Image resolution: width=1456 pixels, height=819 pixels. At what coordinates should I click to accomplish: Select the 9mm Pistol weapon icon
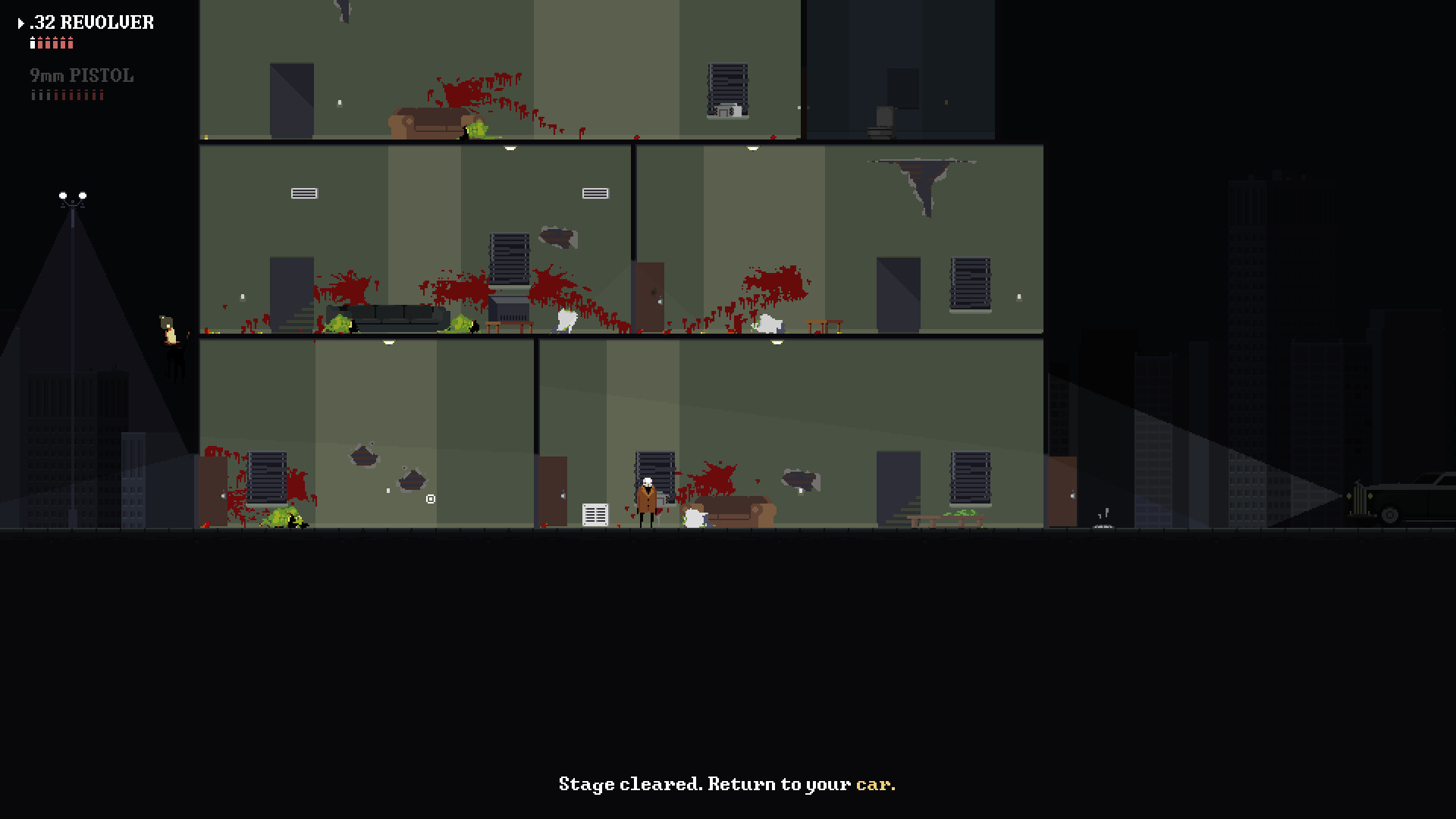tap(82, 75)
